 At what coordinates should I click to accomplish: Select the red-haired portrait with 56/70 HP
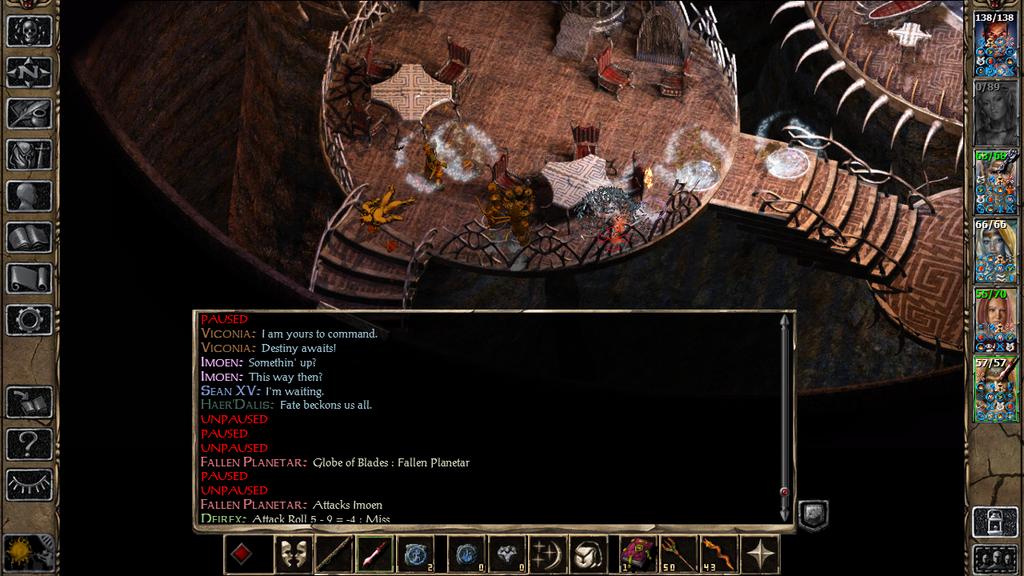[x=996, y=322]
